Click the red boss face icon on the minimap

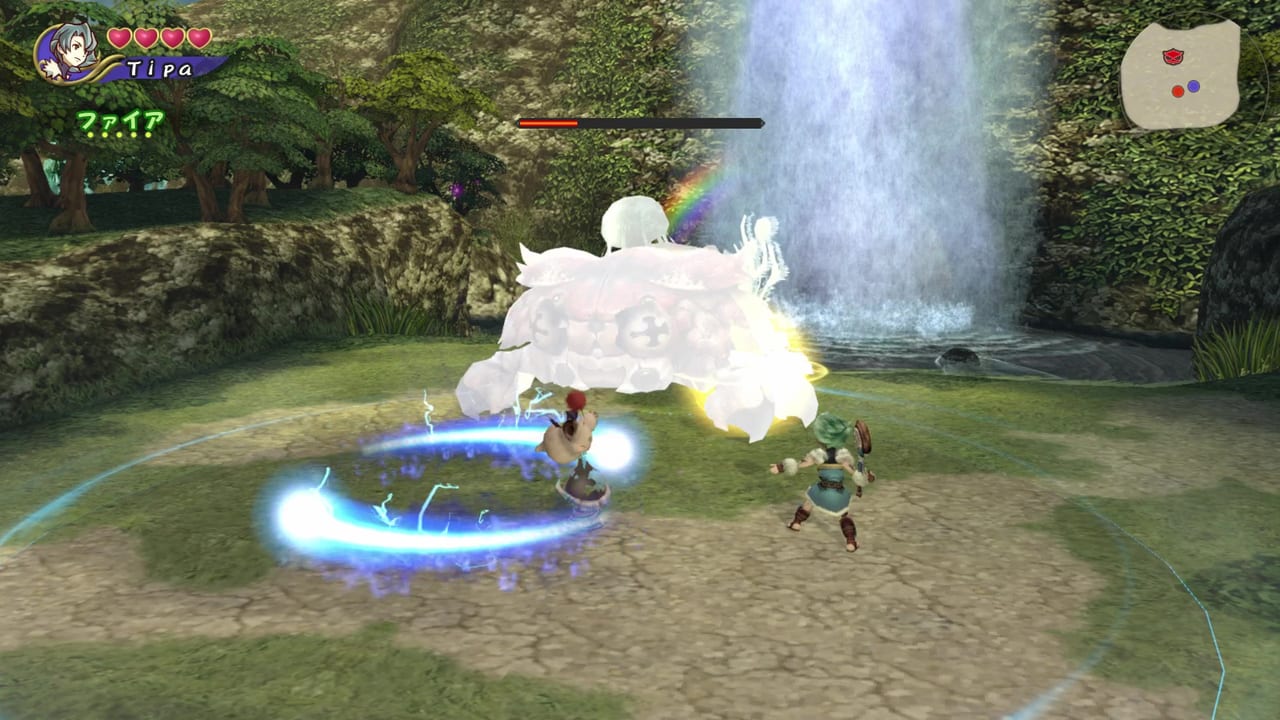pos(1173,56)
